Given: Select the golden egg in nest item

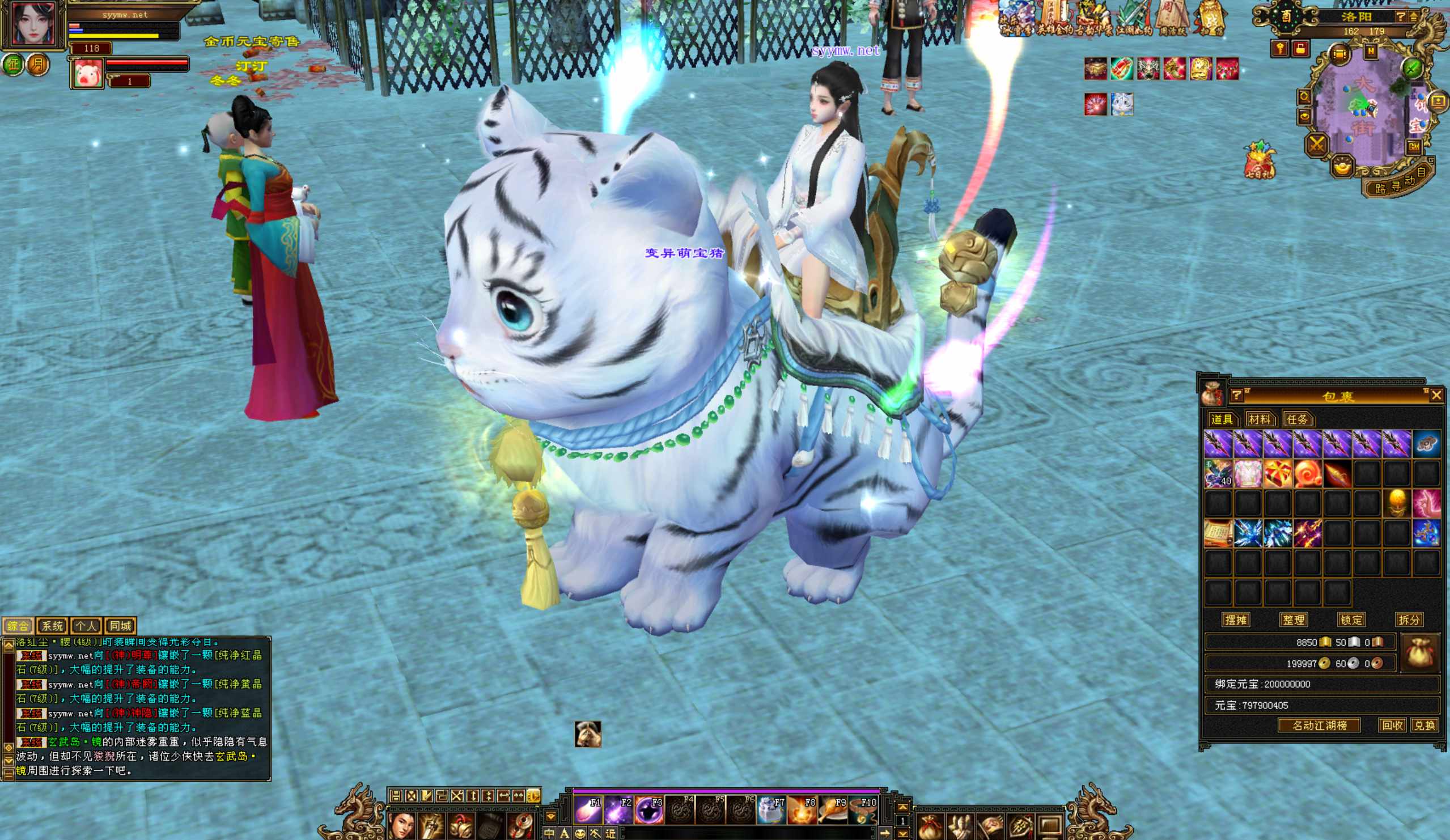Looking at the screenshot, I should click(x=1397, y=503).
